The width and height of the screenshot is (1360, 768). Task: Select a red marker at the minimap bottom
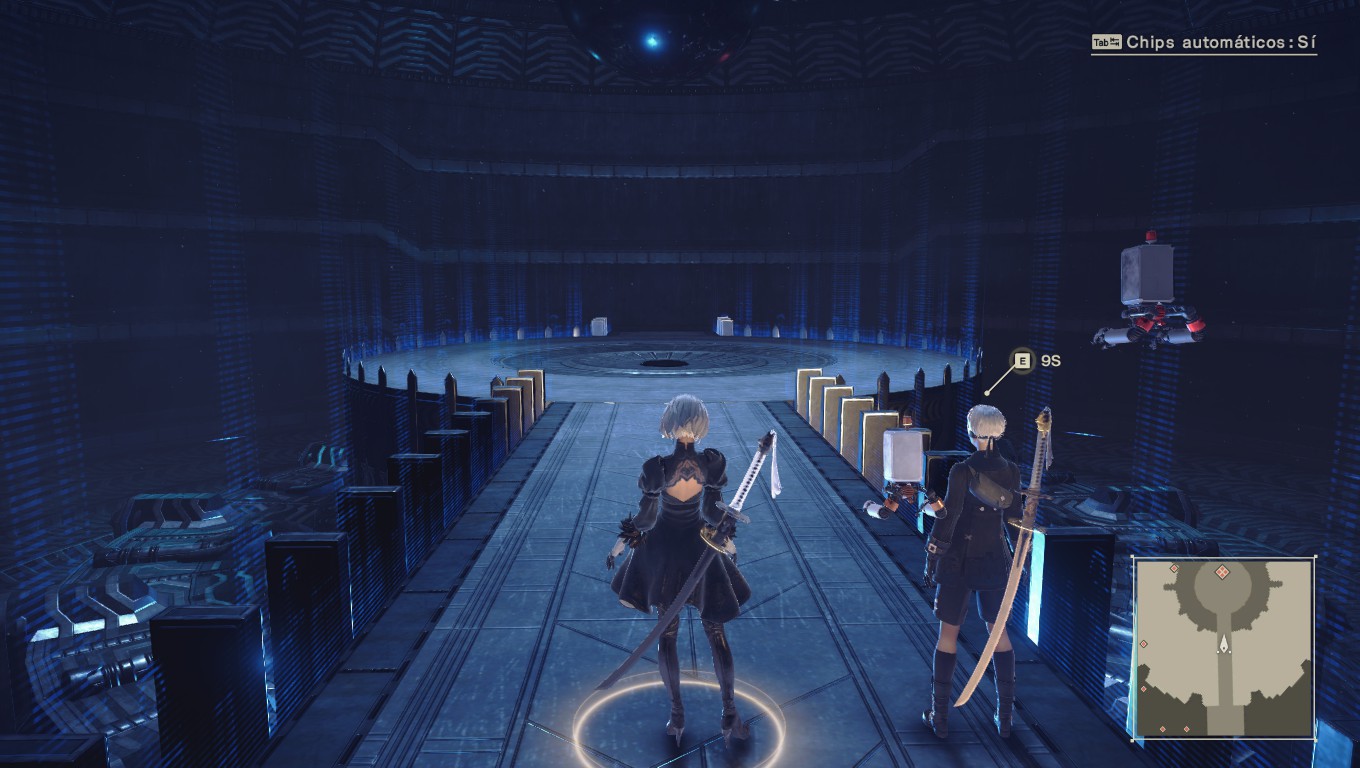[x=1163, y=728]
